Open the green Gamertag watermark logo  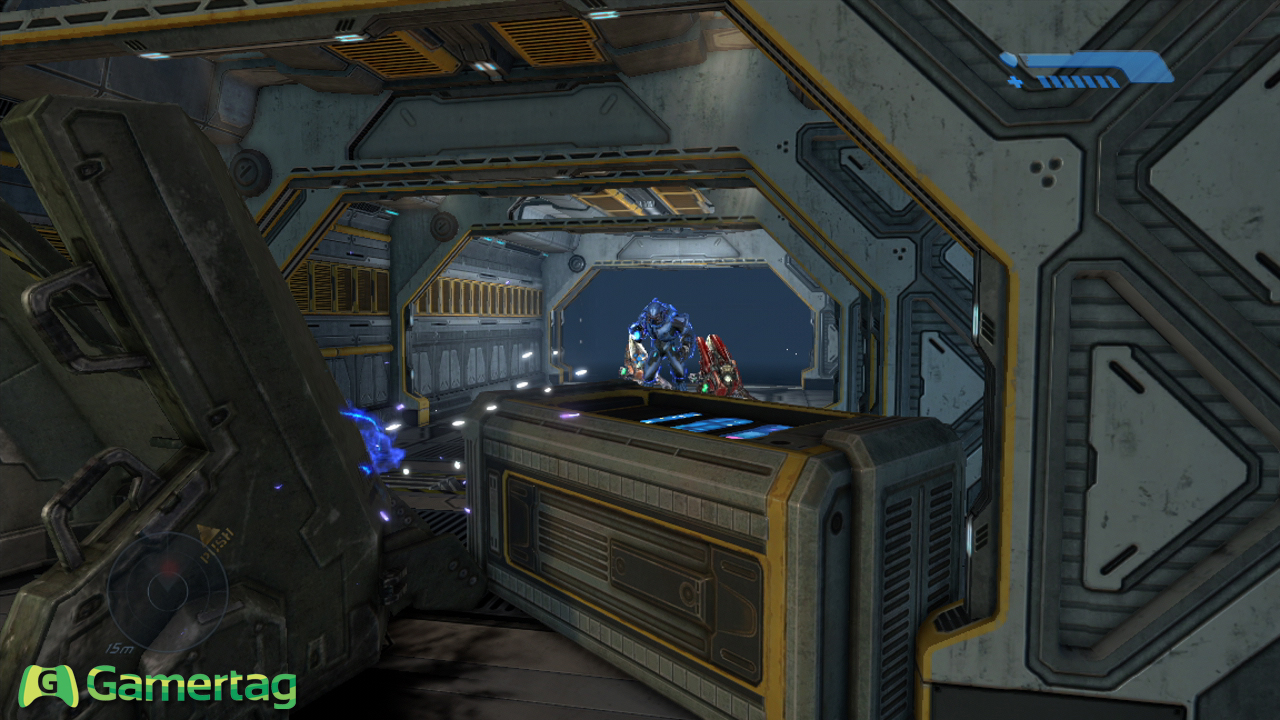pos(159,686)
